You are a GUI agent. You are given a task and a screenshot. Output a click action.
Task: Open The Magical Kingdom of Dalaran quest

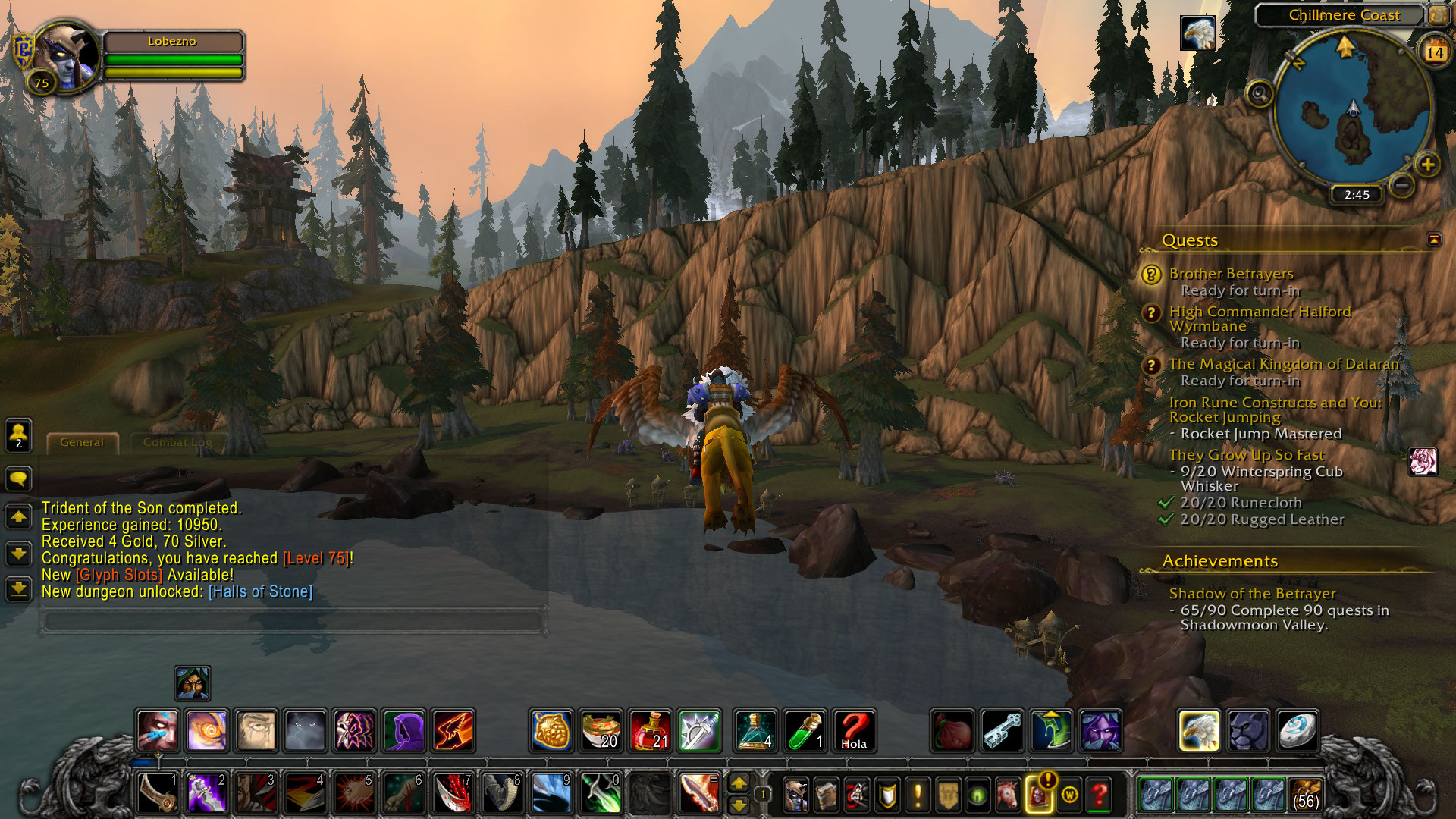click(1283, 364)
